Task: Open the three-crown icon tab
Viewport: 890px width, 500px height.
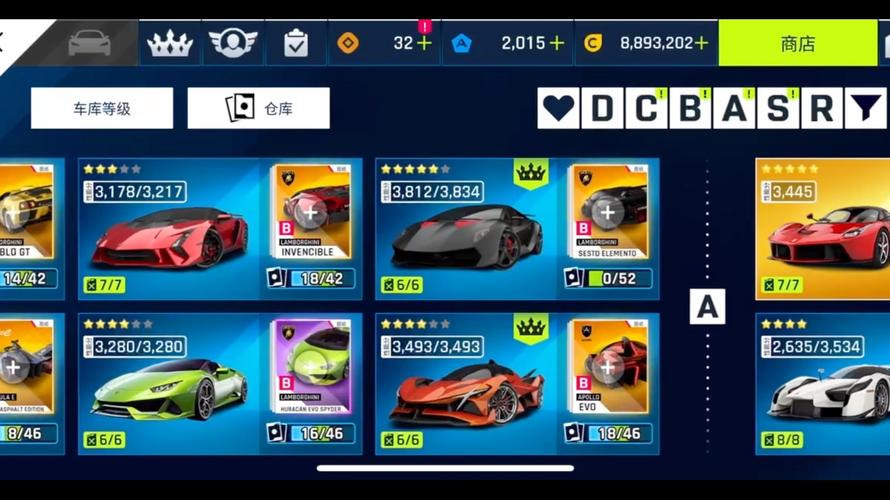Action: tap(170, 44)
